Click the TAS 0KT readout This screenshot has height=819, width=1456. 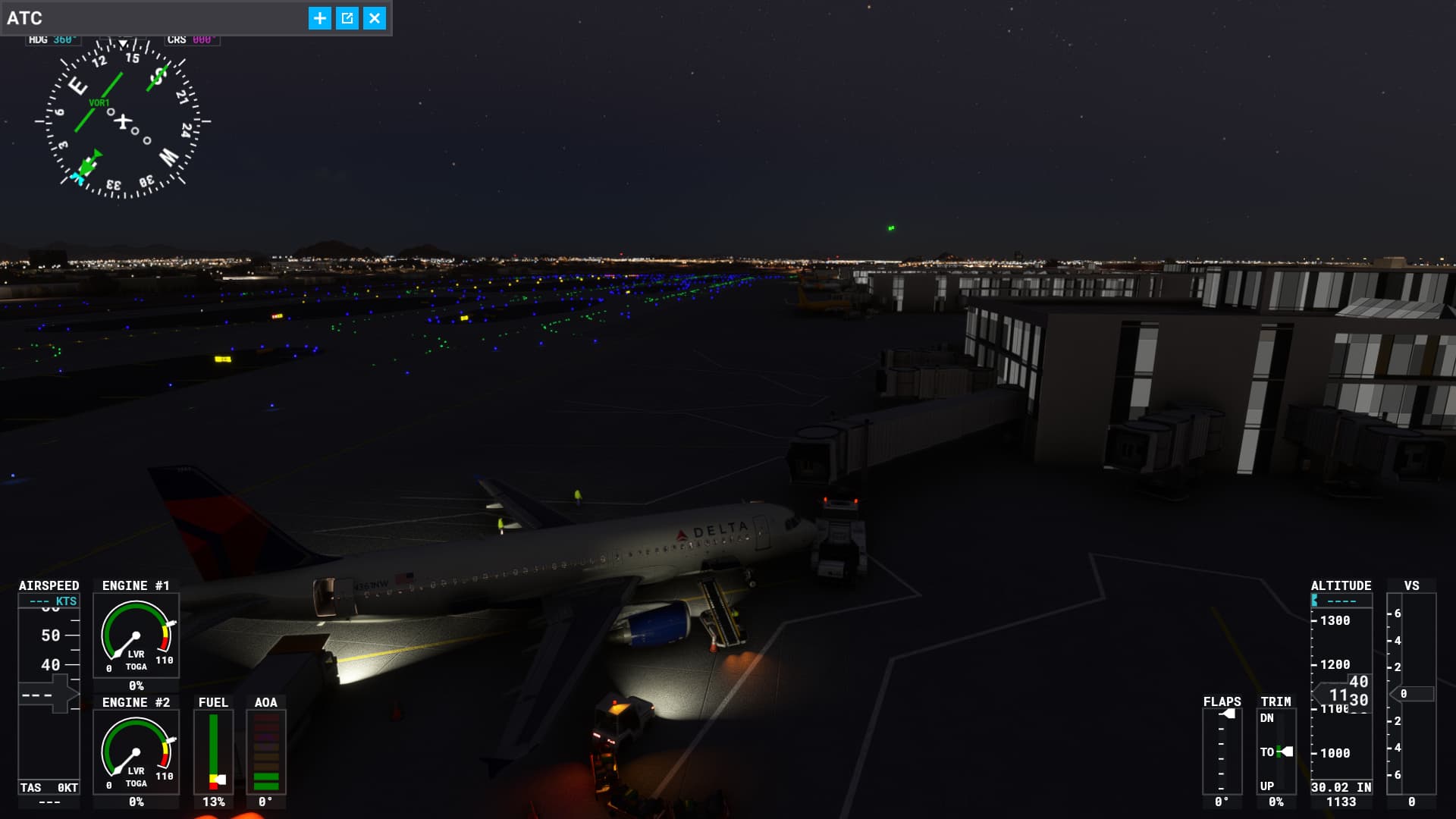pyautogui.click(x=48, y=788)
